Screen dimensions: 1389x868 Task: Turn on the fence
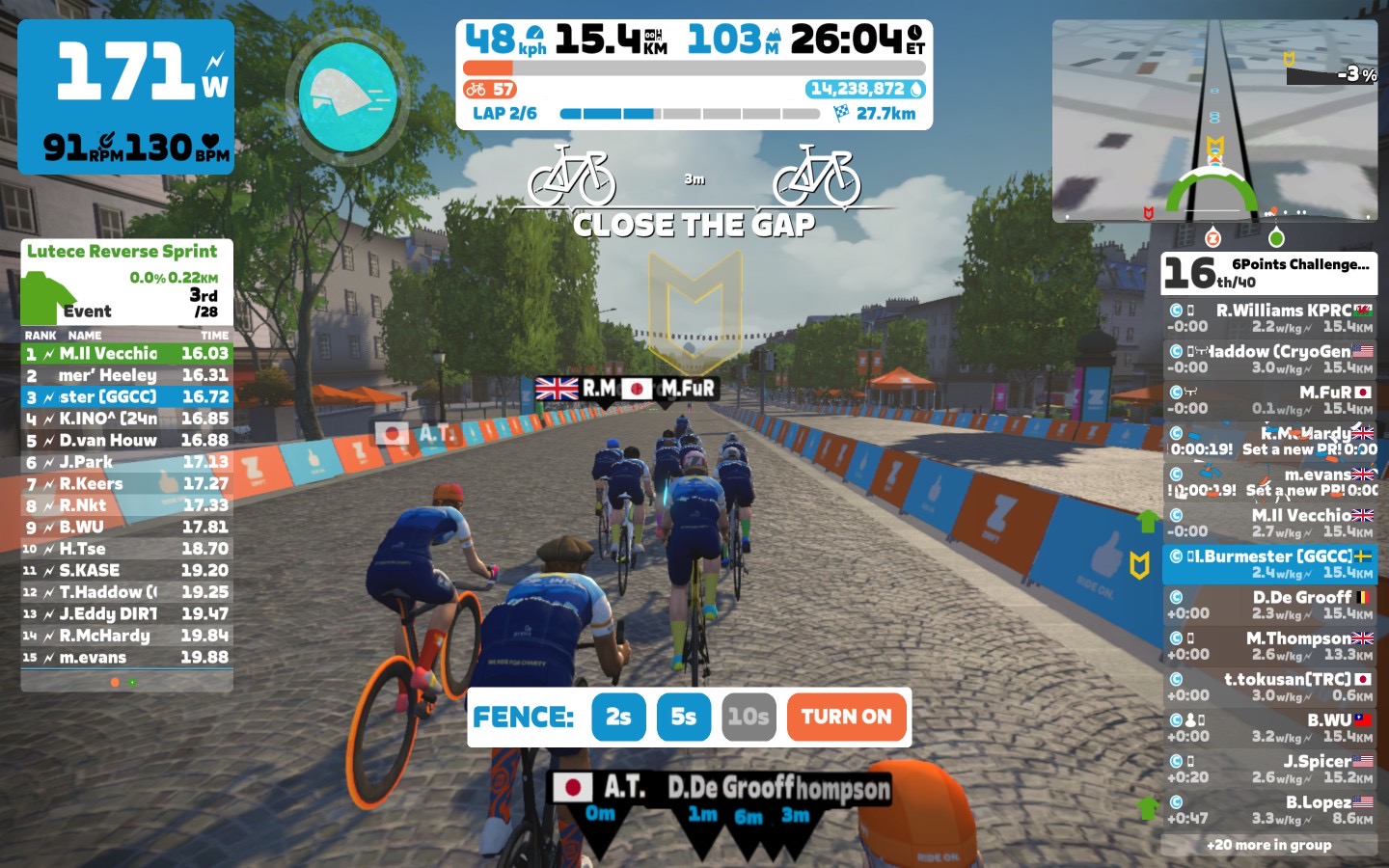pyautogui.click(x=846, y=717)
